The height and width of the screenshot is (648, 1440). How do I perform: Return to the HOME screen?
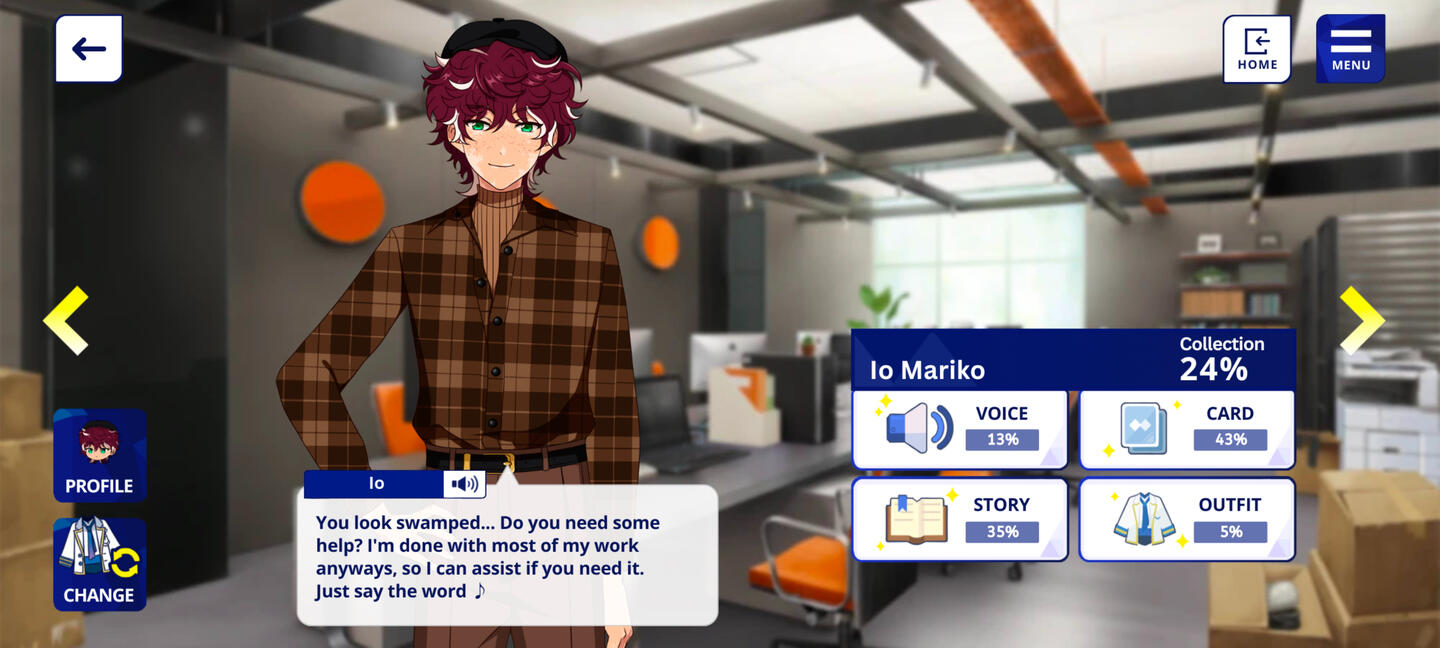[1257, 49]
